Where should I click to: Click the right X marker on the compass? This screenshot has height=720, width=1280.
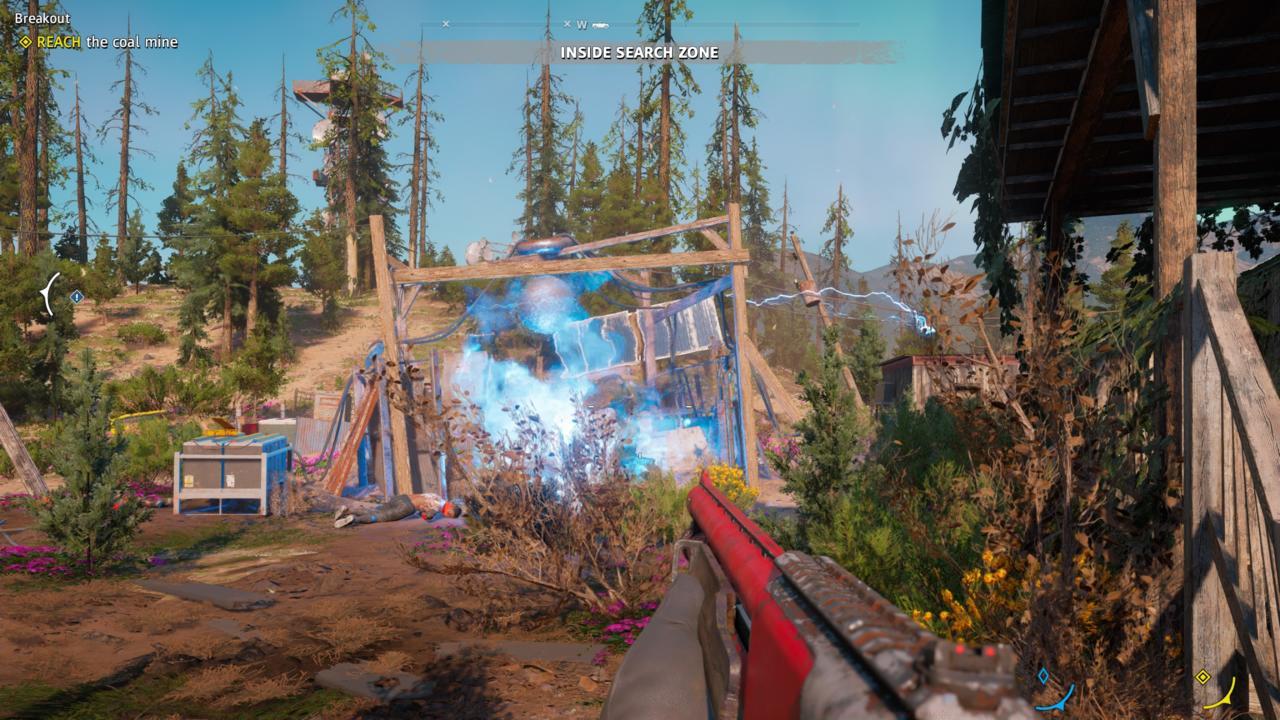[566, 24]
